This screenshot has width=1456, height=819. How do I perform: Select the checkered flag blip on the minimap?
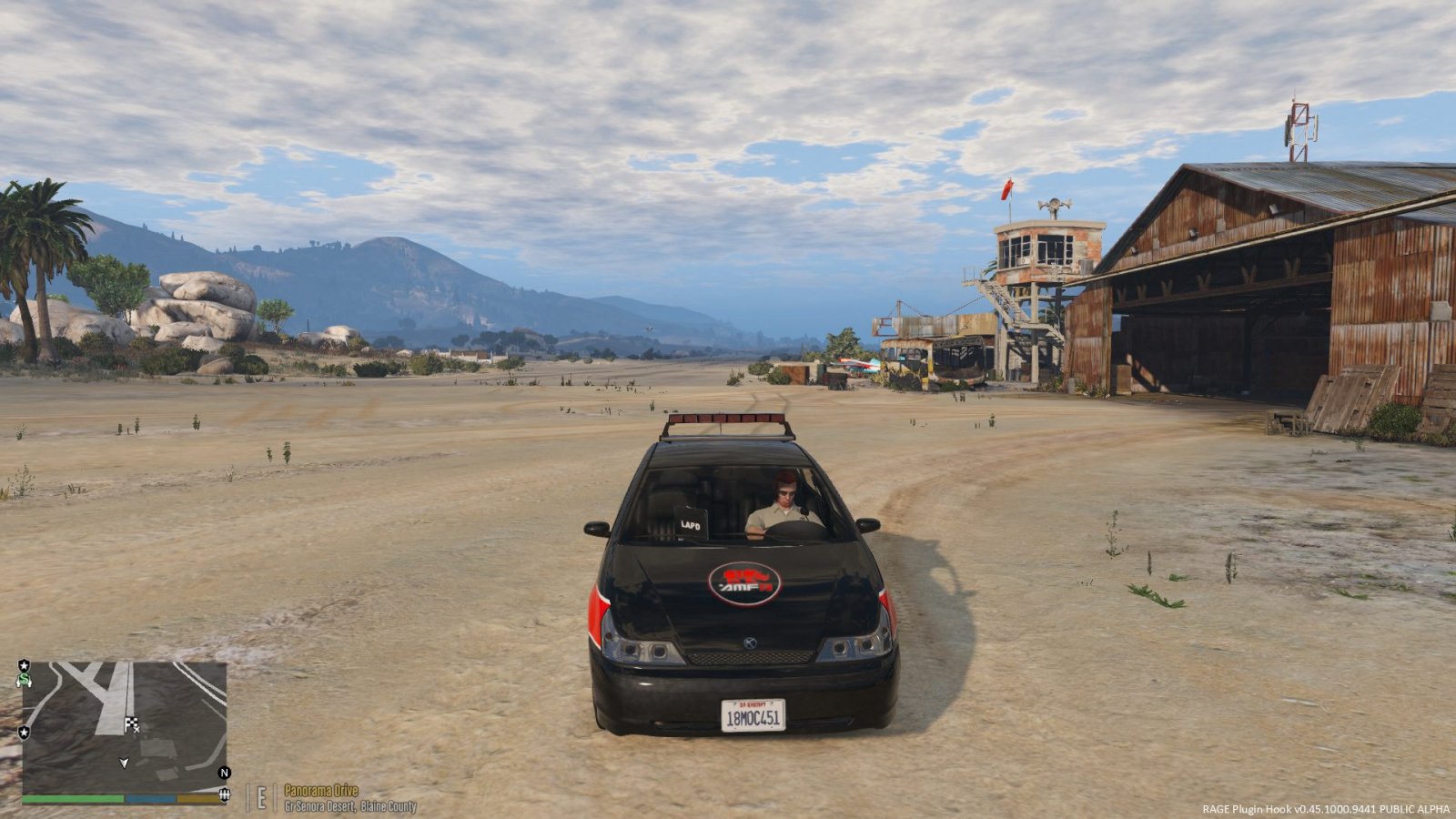[x=131, y=724]
